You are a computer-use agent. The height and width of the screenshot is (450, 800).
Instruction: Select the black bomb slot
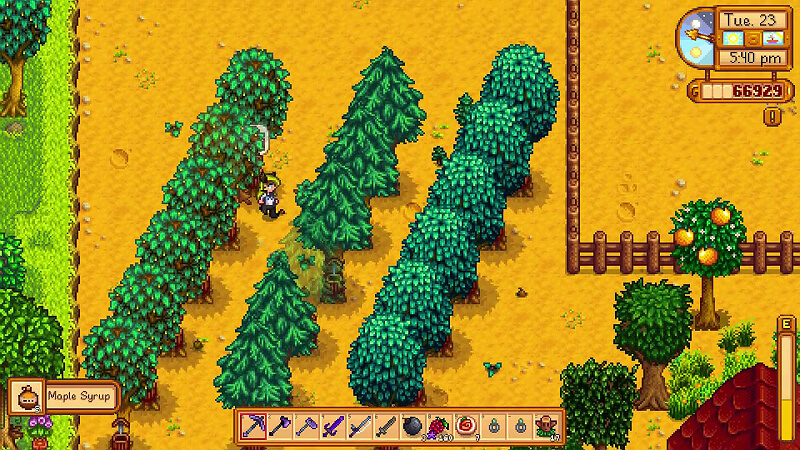[x=412, y=426]
